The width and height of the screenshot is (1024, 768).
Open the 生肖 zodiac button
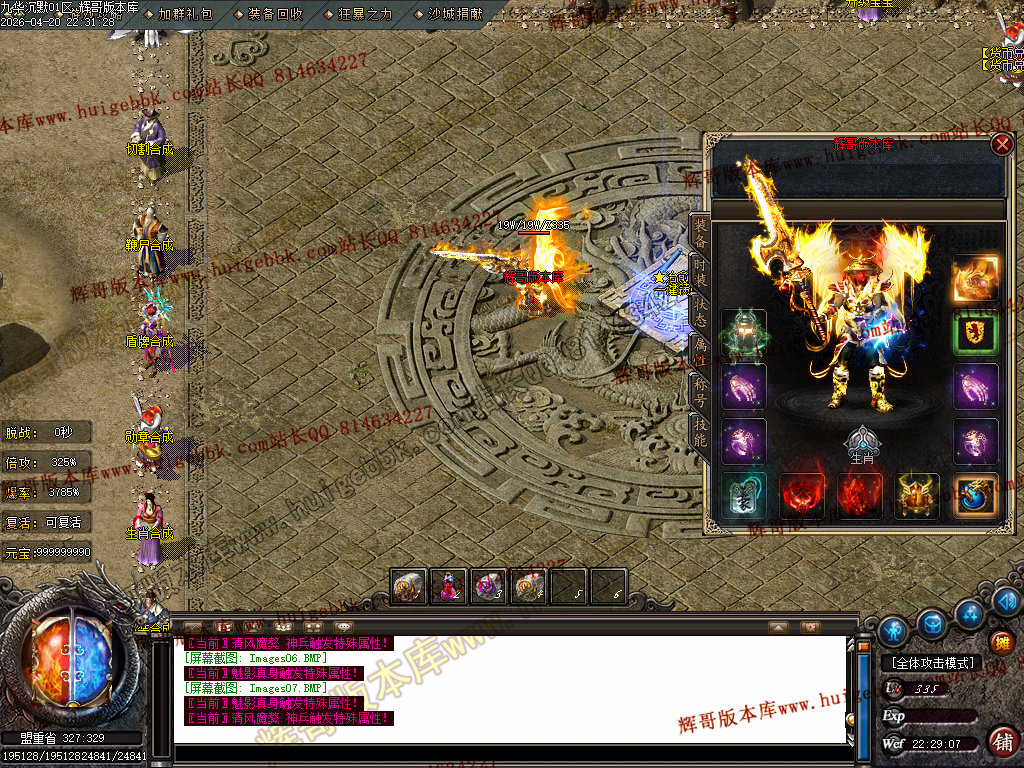tap(861, 443)
